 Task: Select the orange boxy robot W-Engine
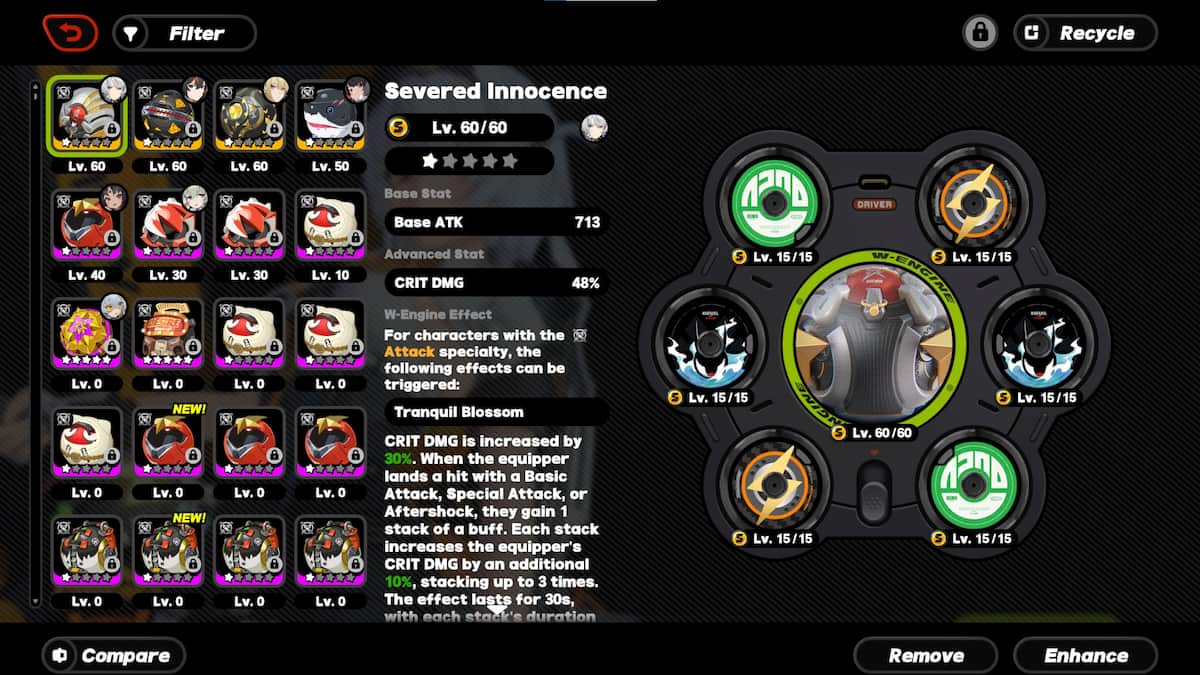[x=167, y=333]
